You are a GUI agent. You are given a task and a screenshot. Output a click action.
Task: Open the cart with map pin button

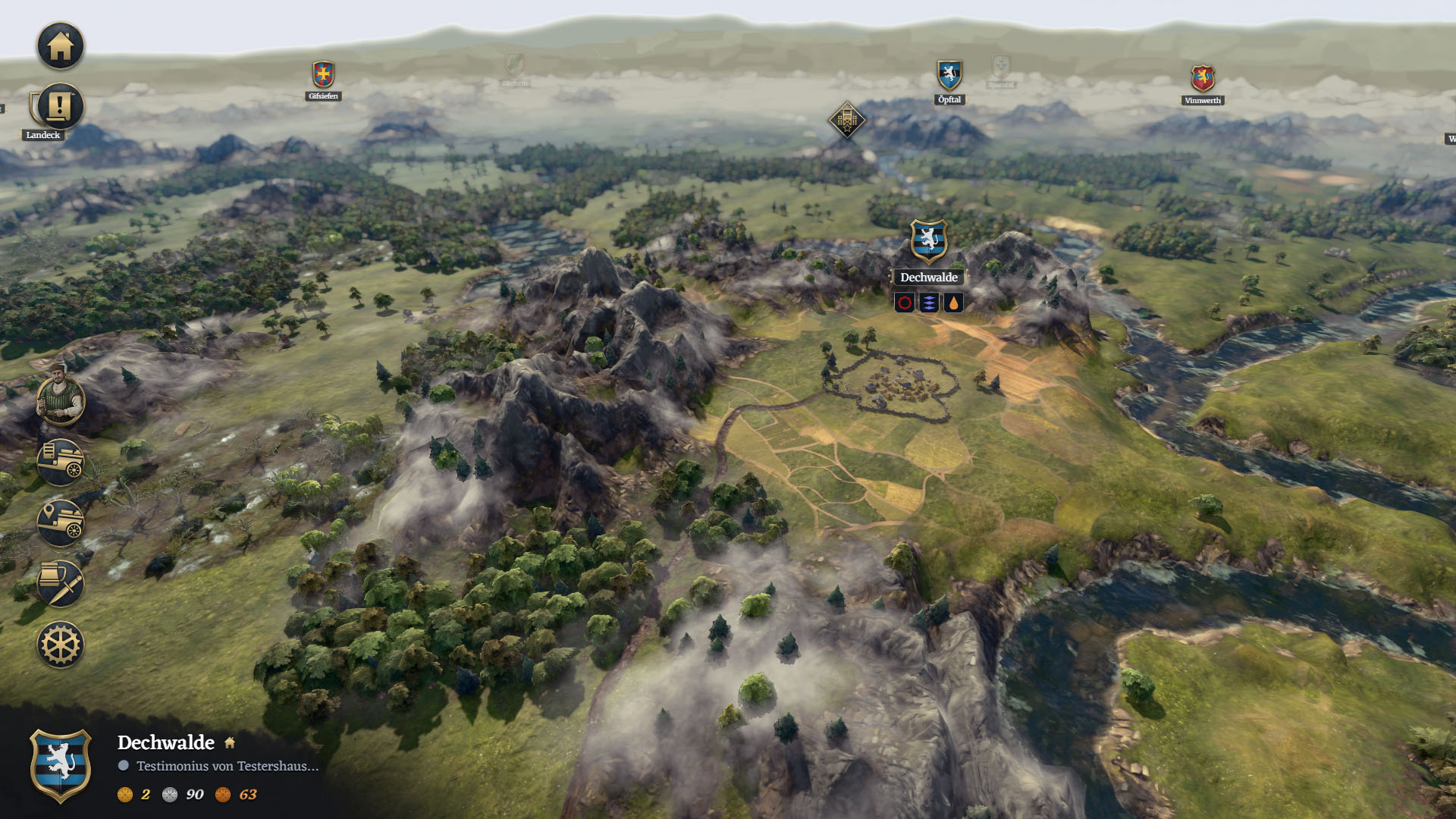pos(61,522)
